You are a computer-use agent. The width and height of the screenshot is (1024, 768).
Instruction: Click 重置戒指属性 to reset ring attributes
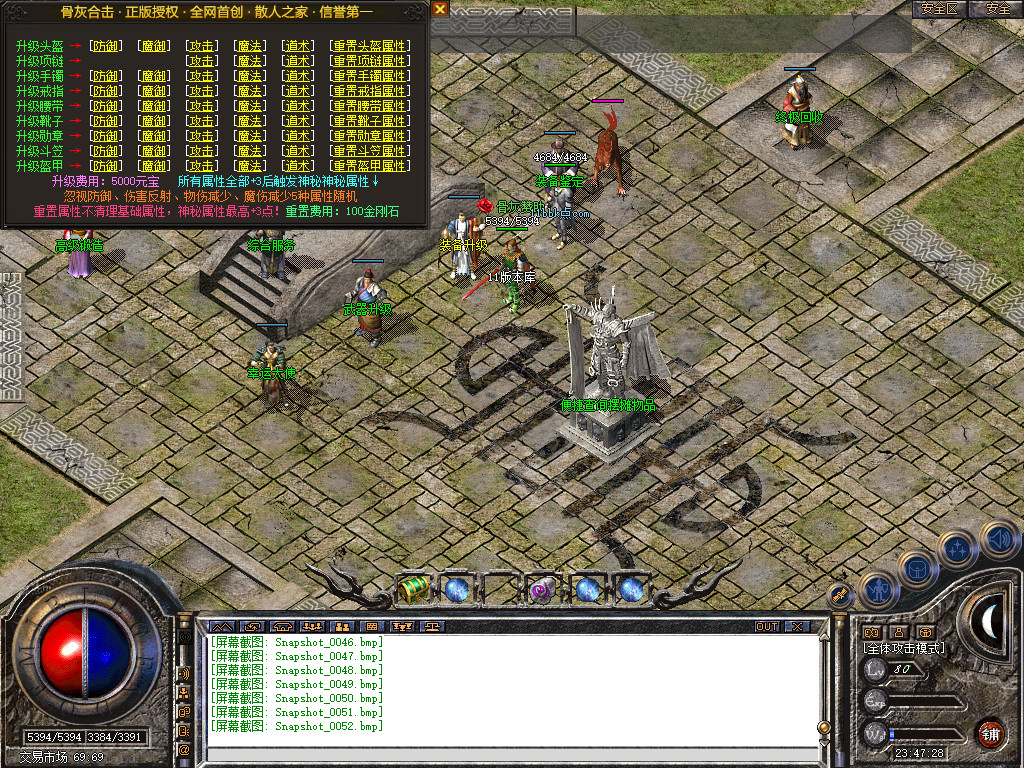(x=370, y=91)
